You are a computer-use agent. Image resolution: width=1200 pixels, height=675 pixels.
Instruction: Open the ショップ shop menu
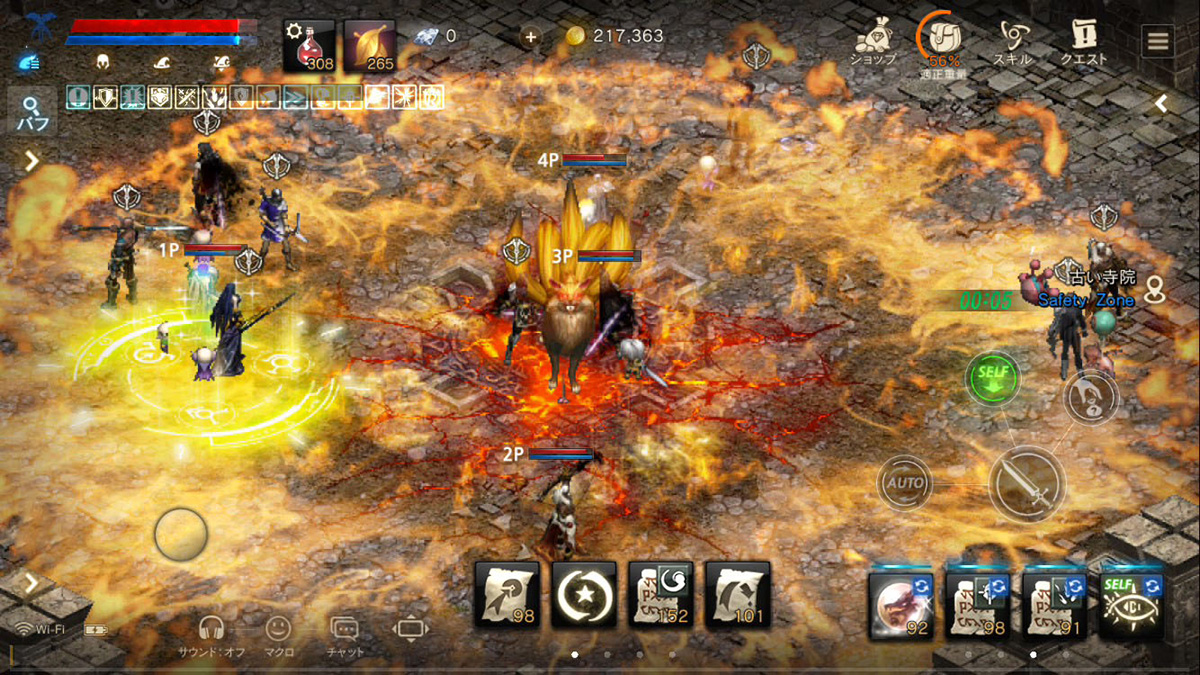click(873, 41)
